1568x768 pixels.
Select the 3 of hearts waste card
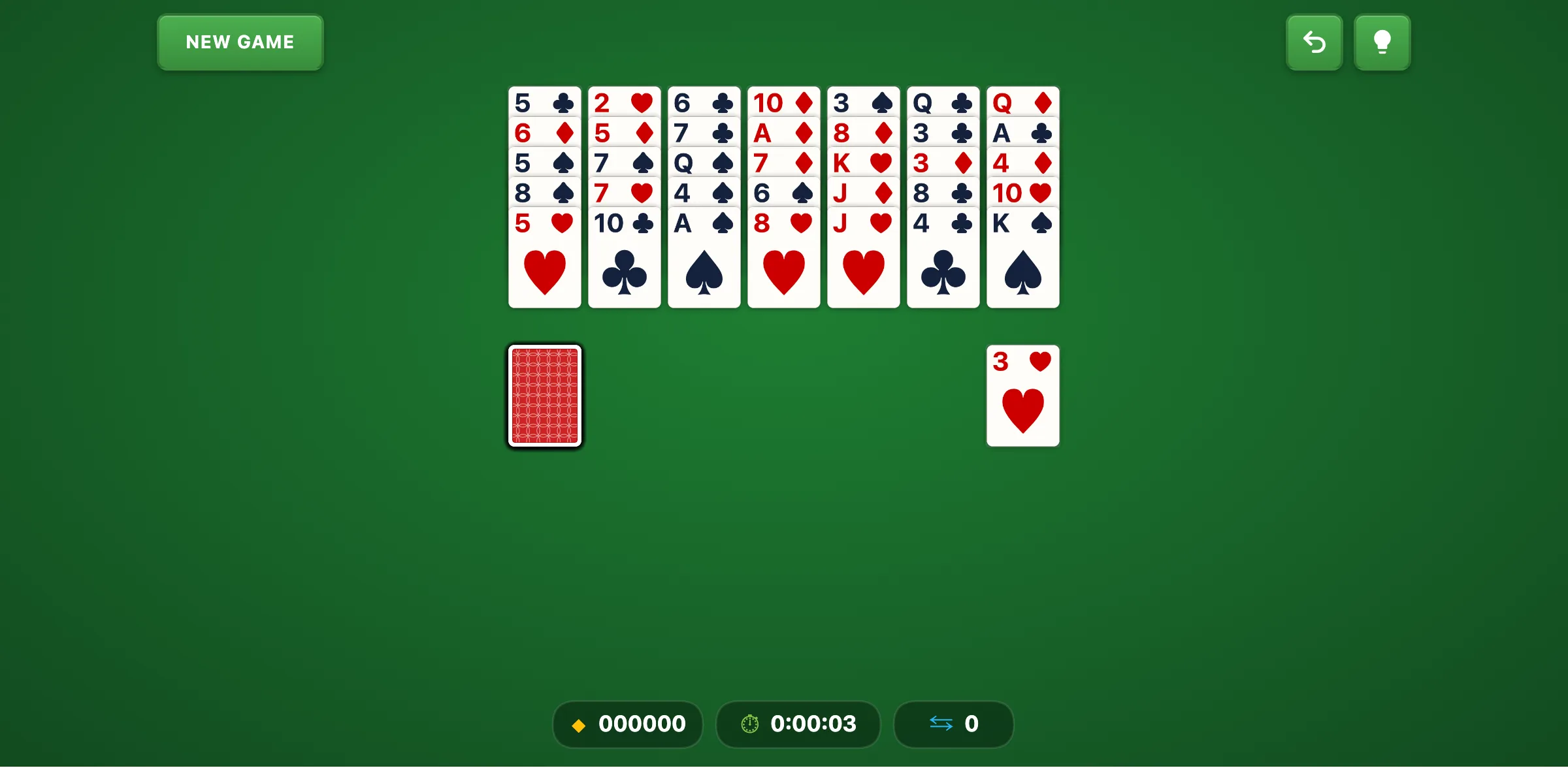point(1022,395)
